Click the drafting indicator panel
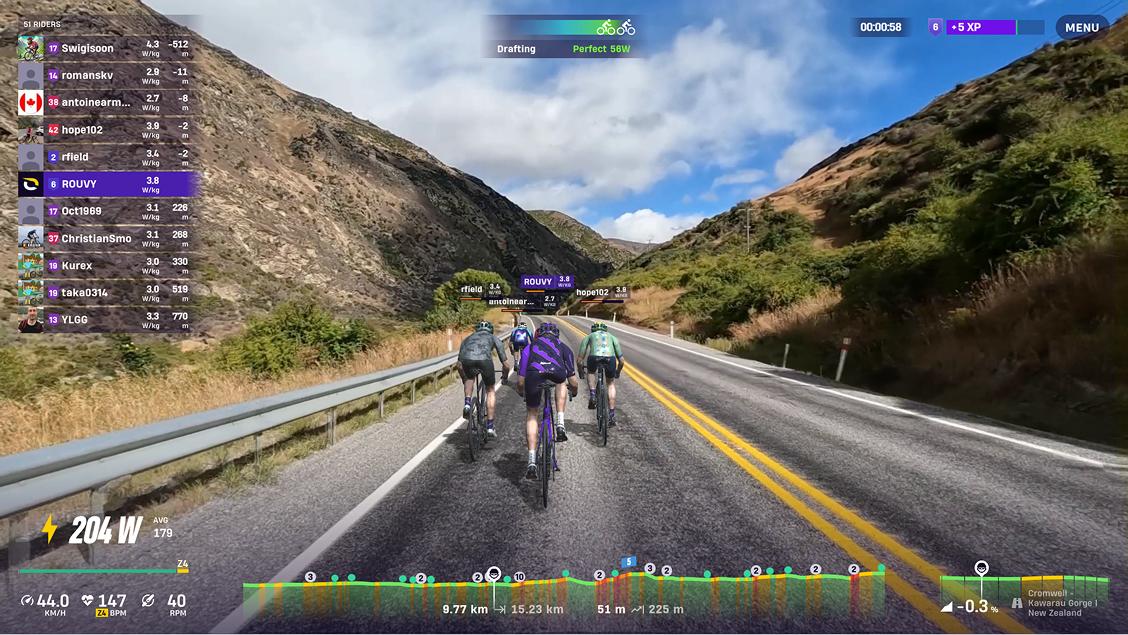The width and height of the screenshot is (1128, 635). point(564,37)
